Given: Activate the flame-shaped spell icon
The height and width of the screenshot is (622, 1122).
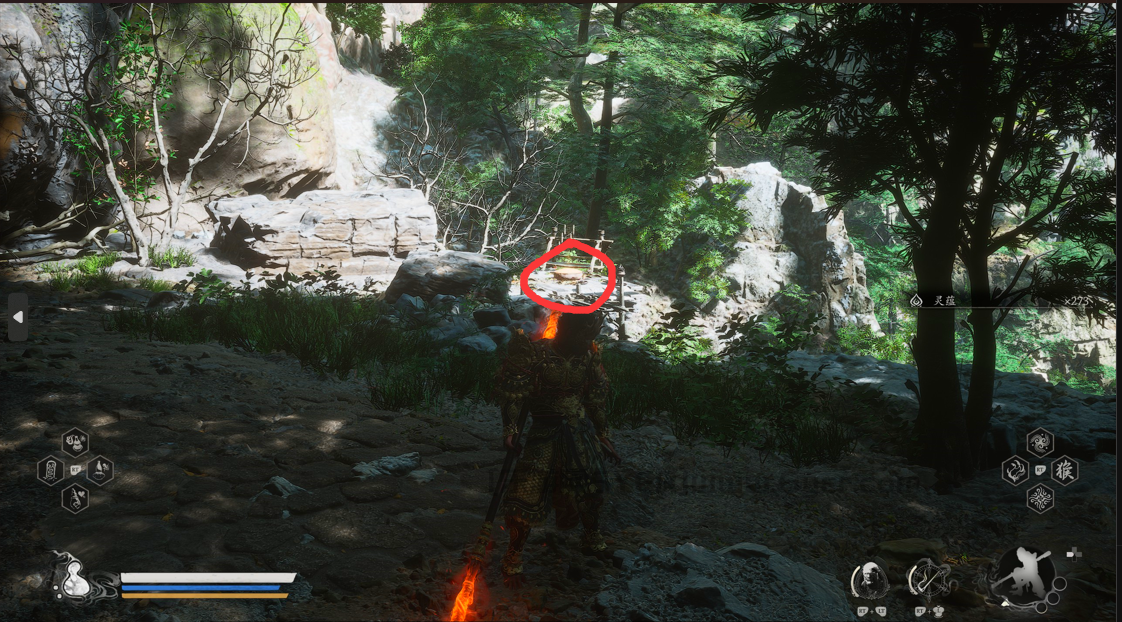Looking at the screenshot, I should (1015, 470).
